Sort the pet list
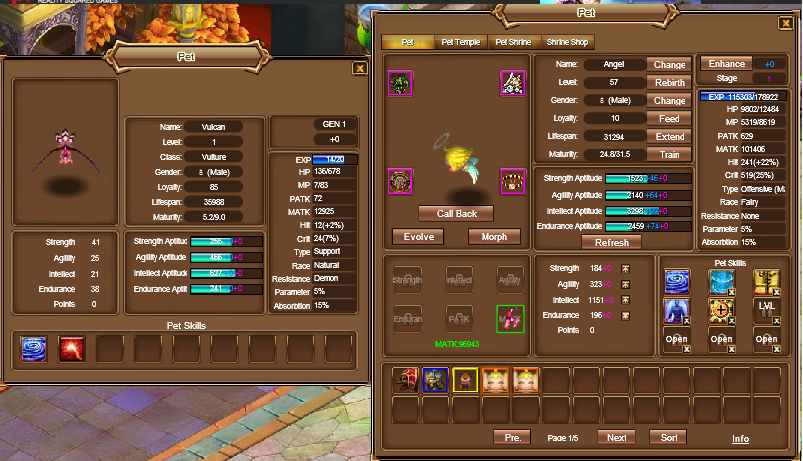This screenshot has height=461, width=803. pyautogui.click(x=668, y=438)
